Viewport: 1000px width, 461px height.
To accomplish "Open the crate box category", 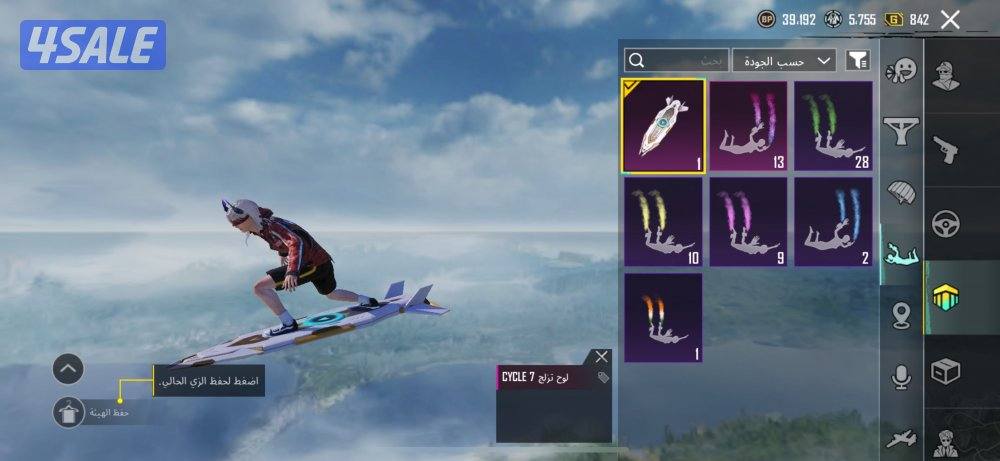I will click(946, 372).
